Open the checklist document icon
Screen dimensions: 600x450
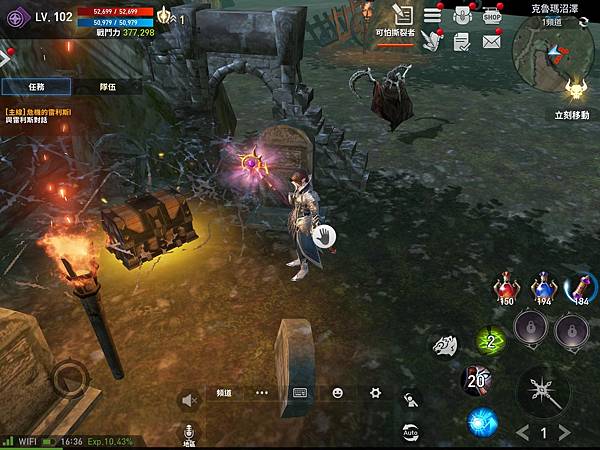pos(461,41)
